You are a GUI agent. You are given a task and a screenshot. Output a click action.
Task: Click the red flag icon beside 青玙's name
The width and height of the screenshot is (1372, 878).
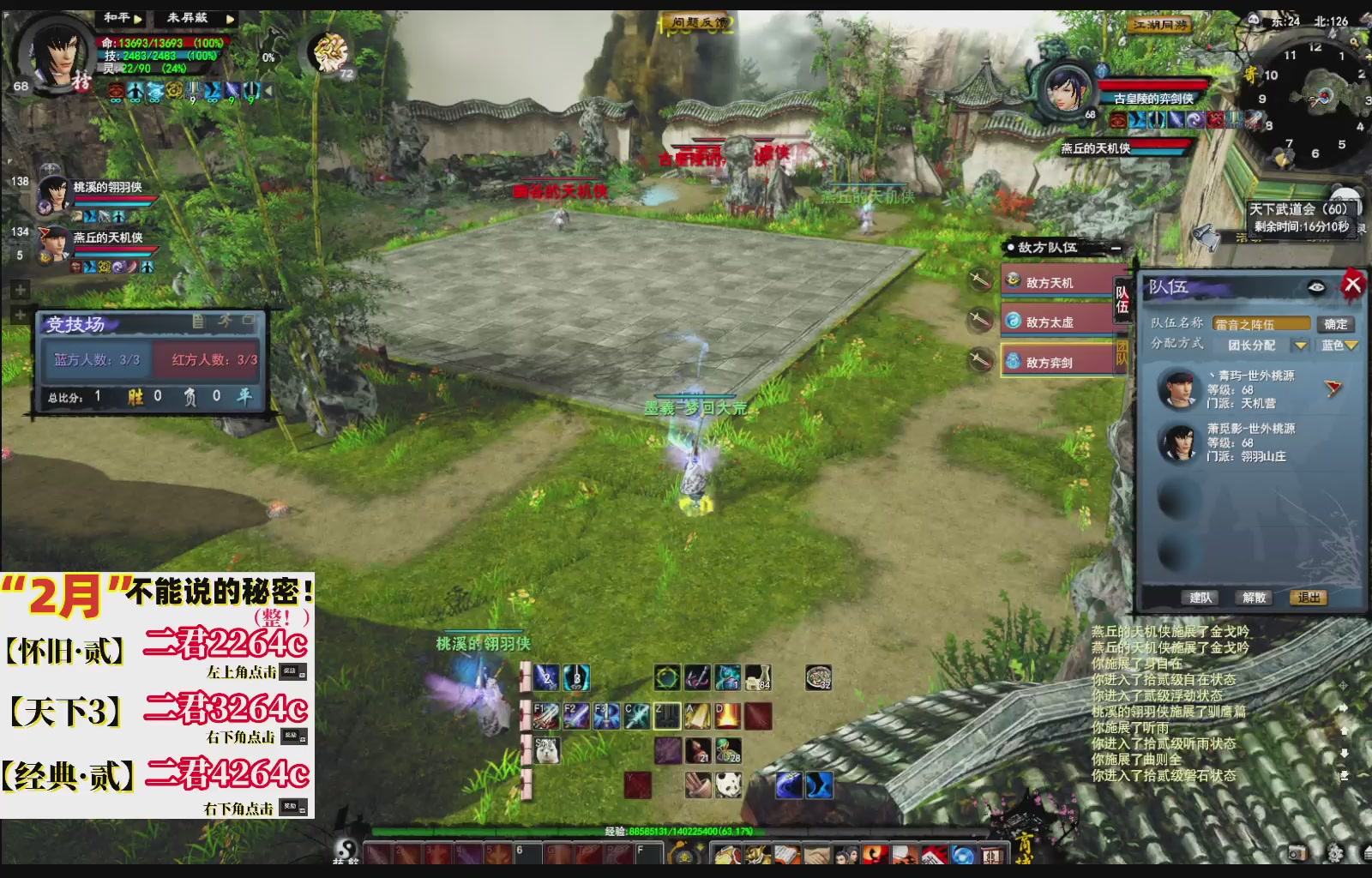[1332, 388]
